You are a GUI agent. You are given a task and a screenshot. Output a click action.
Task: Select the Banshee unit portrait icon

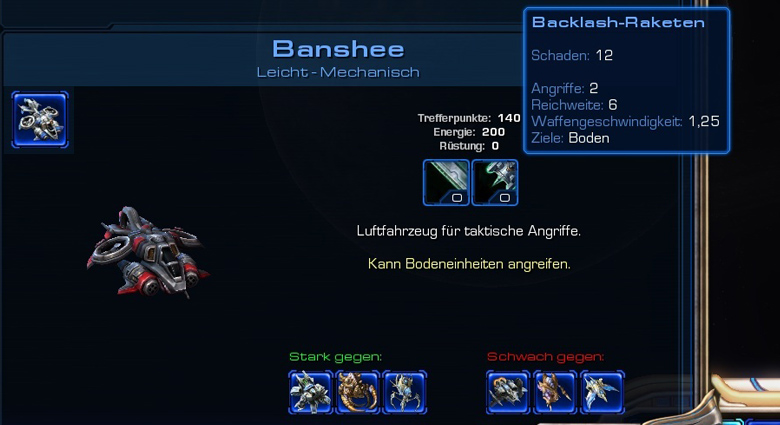tap(40, 120)
